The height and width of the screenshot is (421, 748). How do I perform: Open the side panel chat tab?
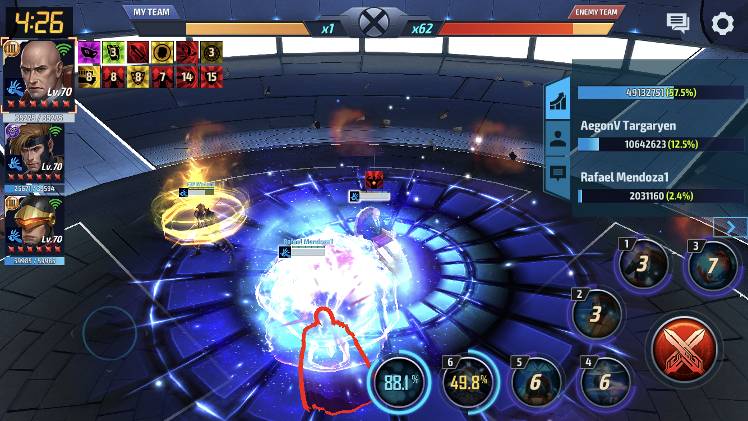pos(558,177)
